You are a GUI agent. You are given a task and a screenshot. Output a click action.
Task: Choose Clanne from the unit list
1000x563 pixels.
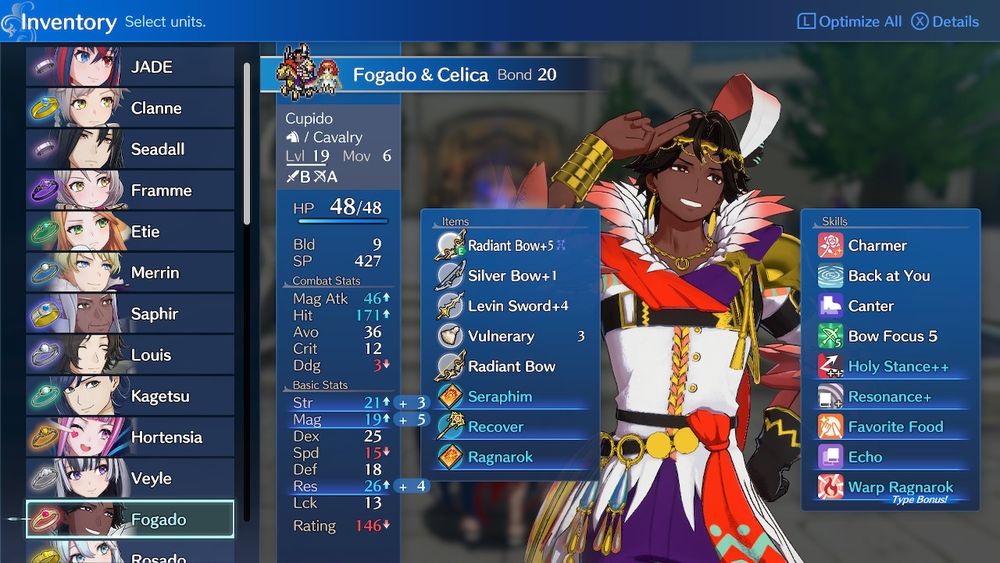coord(130,108)
